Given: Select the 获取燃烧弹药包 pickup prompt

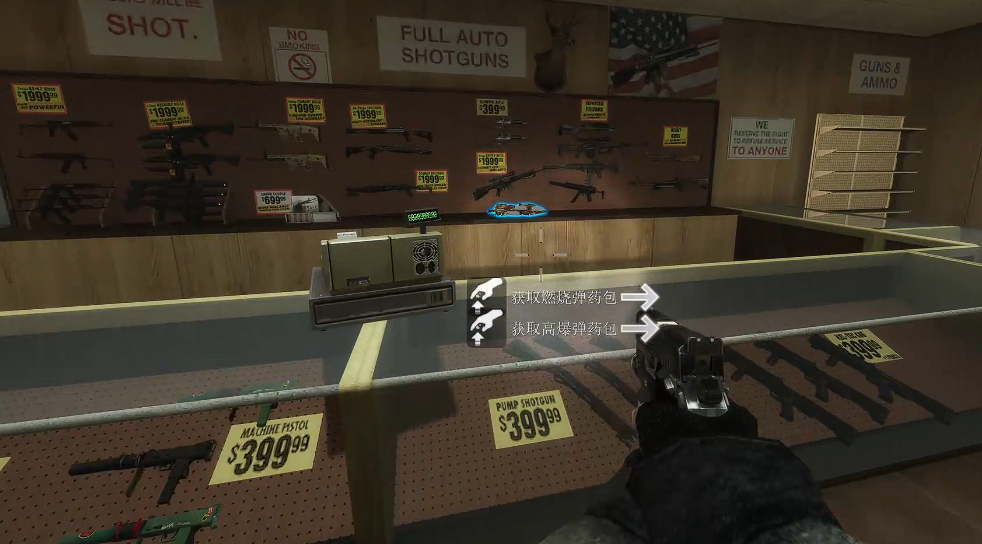Looking at the screenshot, I should point(564,297).
